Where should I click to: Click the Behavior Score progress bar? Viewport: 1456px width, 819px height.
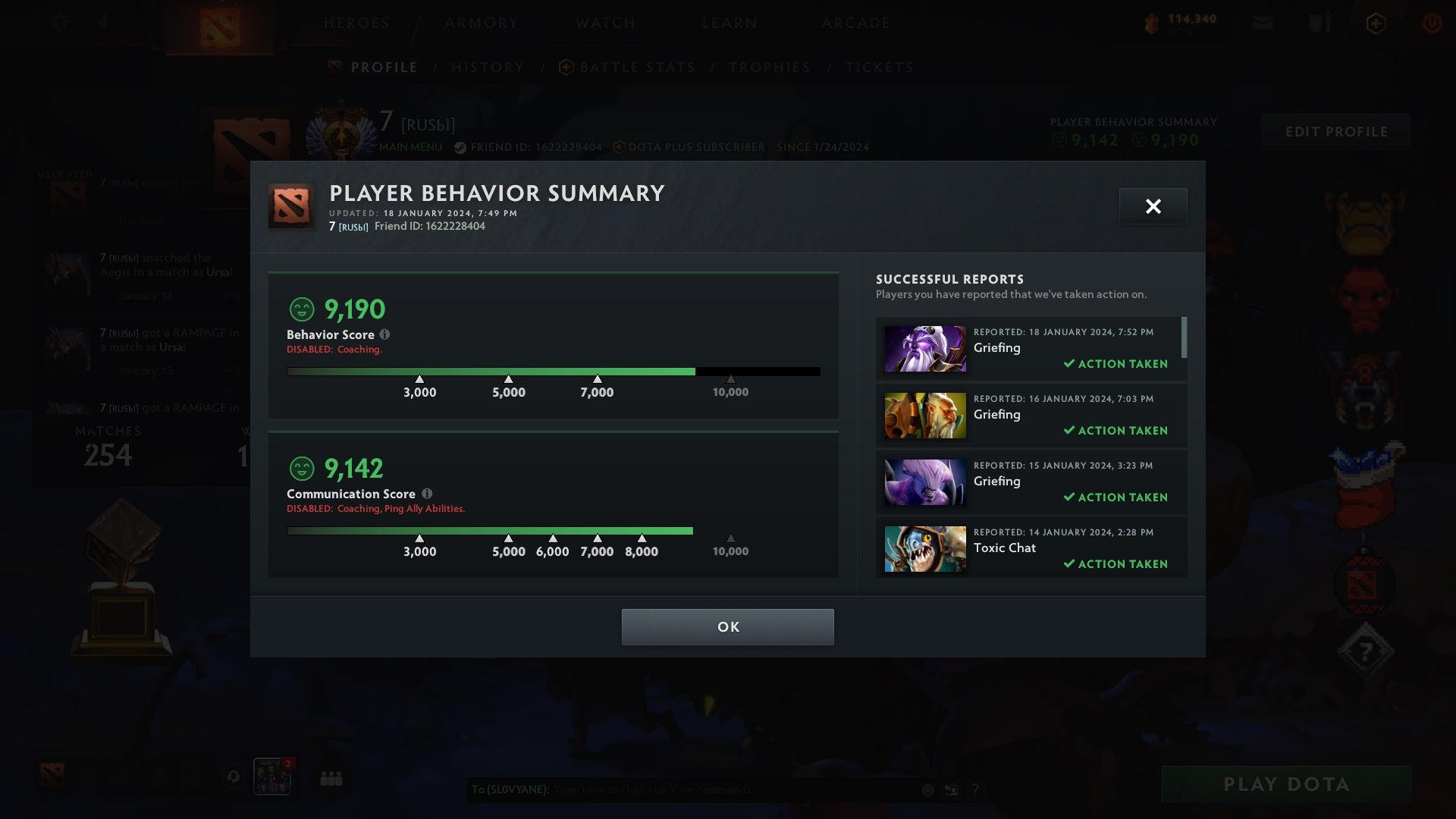[x=553, y=371]
